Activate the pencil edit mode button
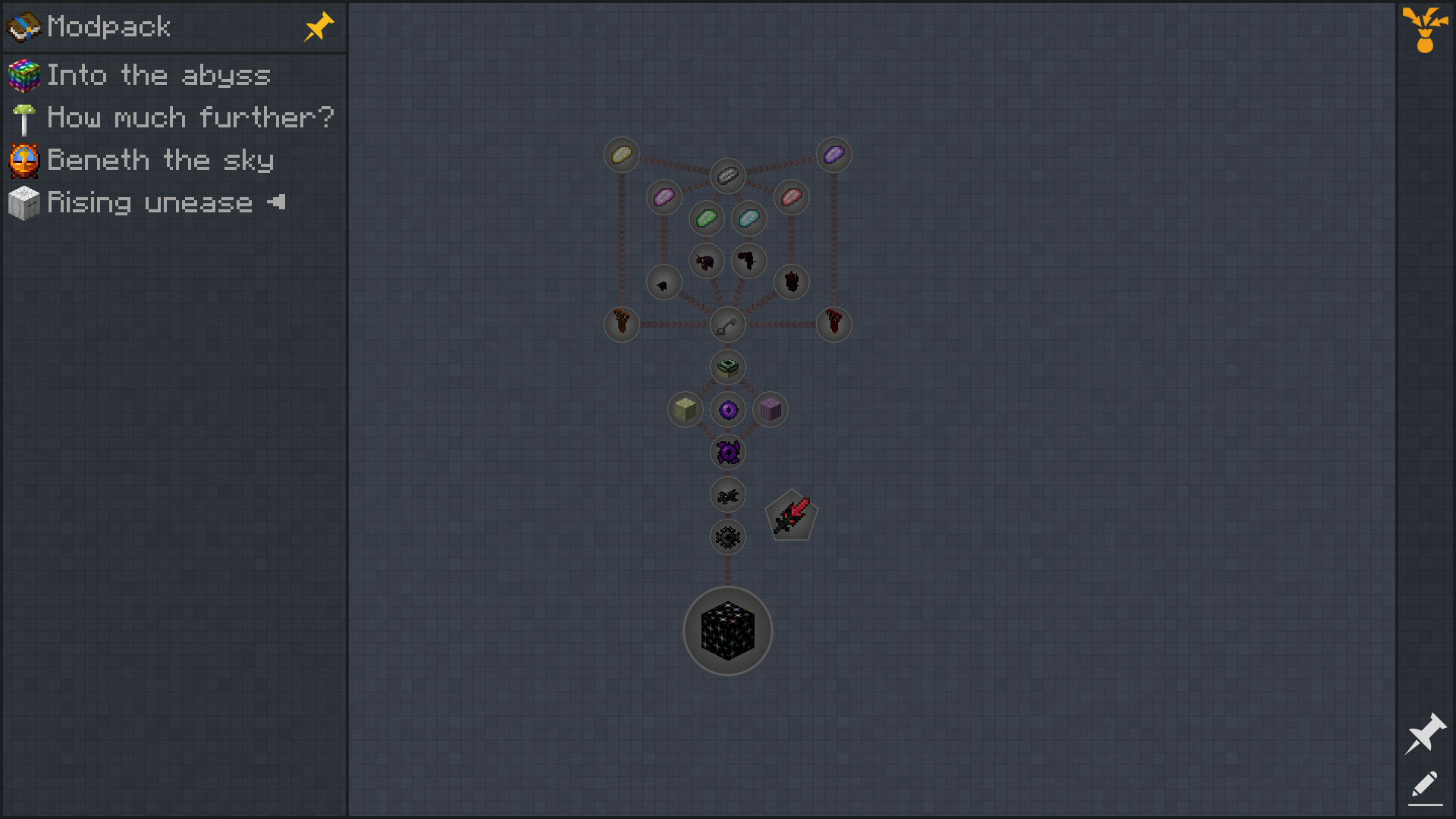 click(x=1425, y=786)
